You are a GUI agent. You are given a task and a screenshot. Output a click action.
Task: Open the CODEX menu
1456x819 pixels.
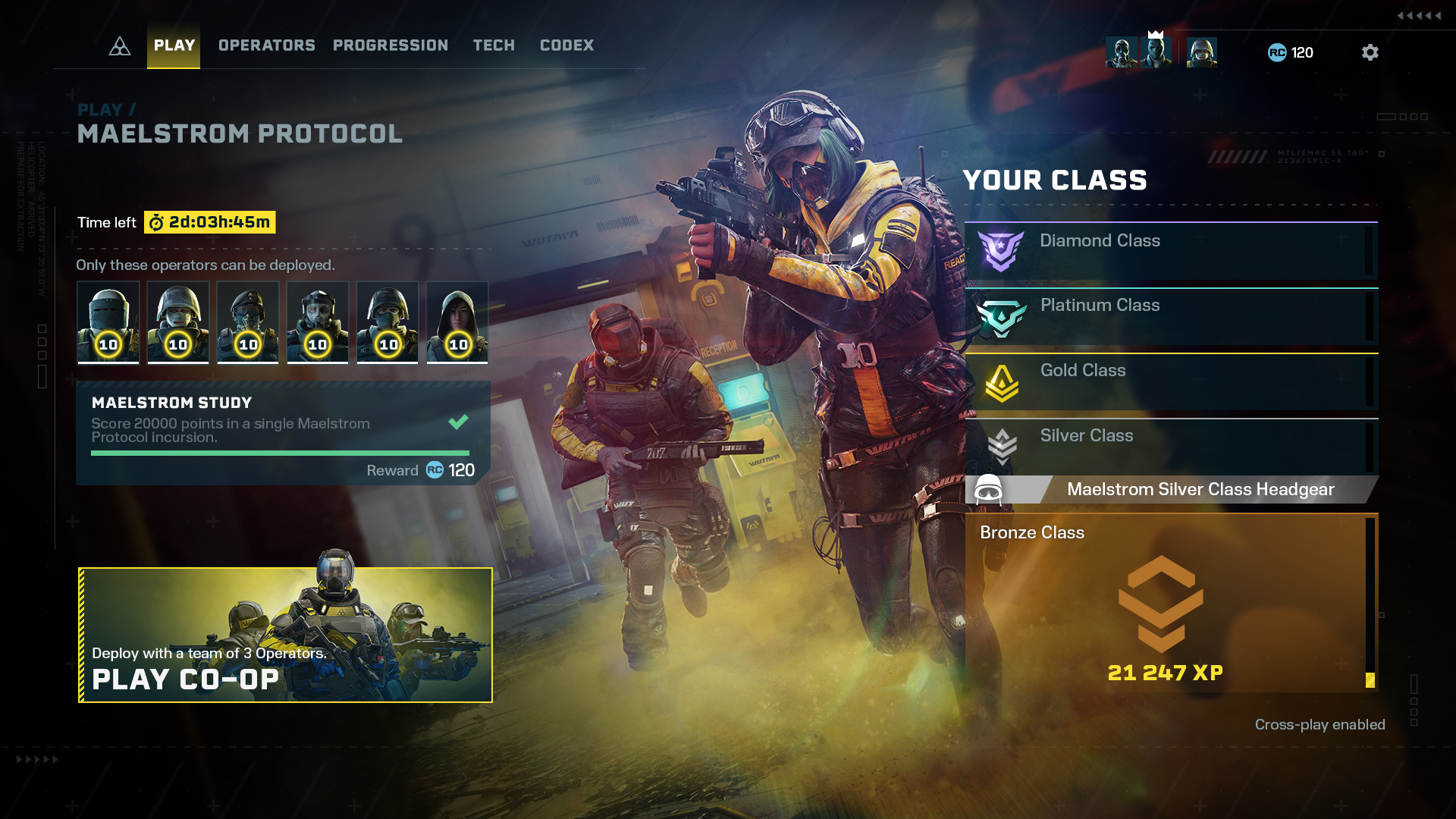[x=566, y=45]
